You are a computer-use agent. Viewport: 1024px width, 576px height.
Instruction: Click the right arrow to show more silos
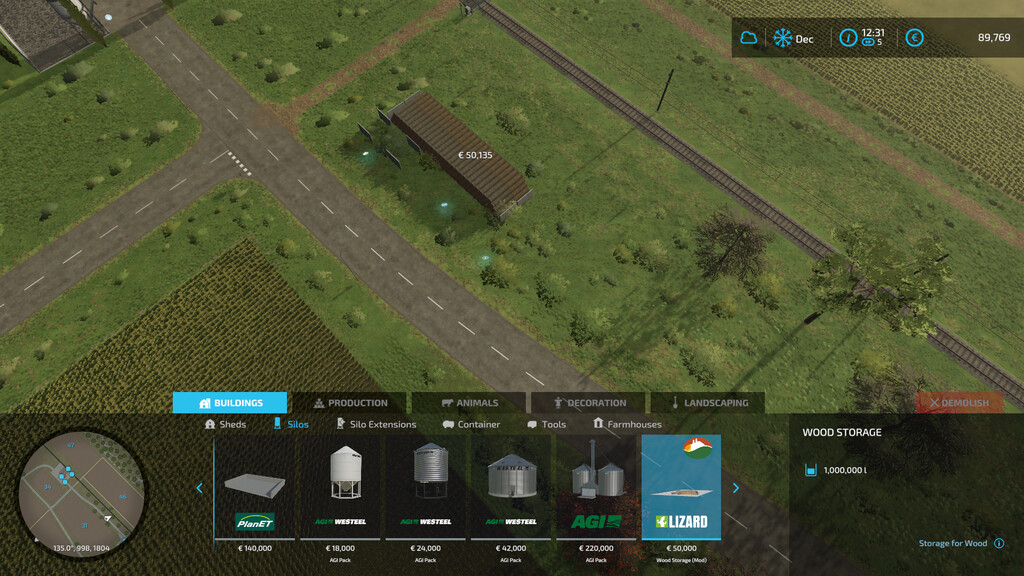tap(736, 488)
